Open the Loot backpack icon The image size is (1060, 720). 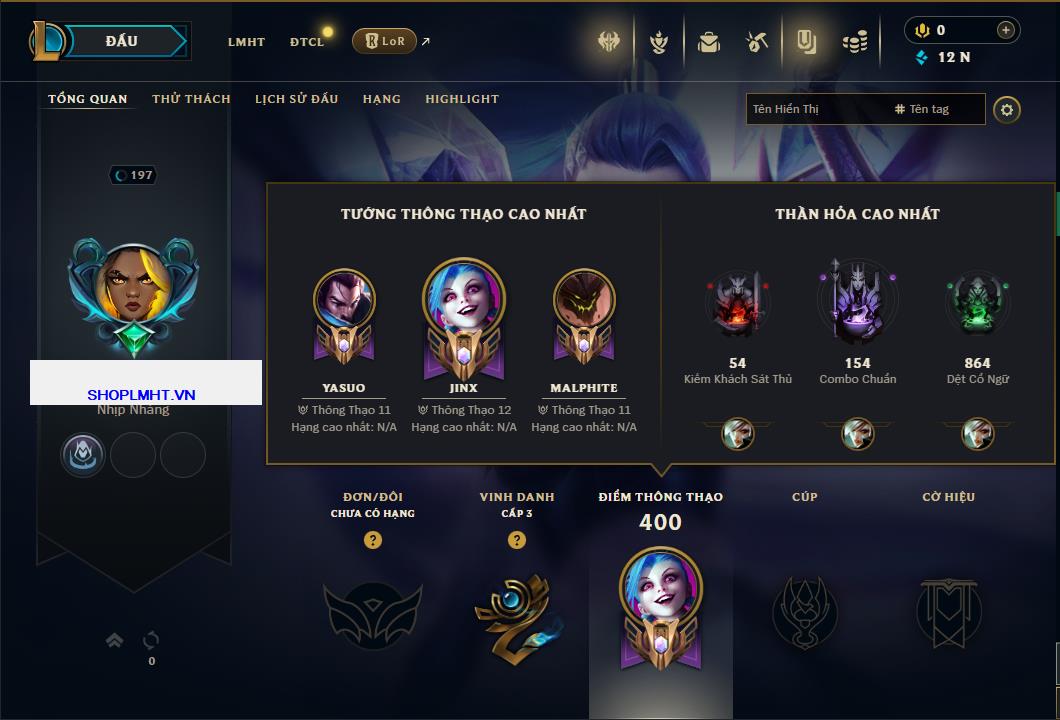coord(709,42)
